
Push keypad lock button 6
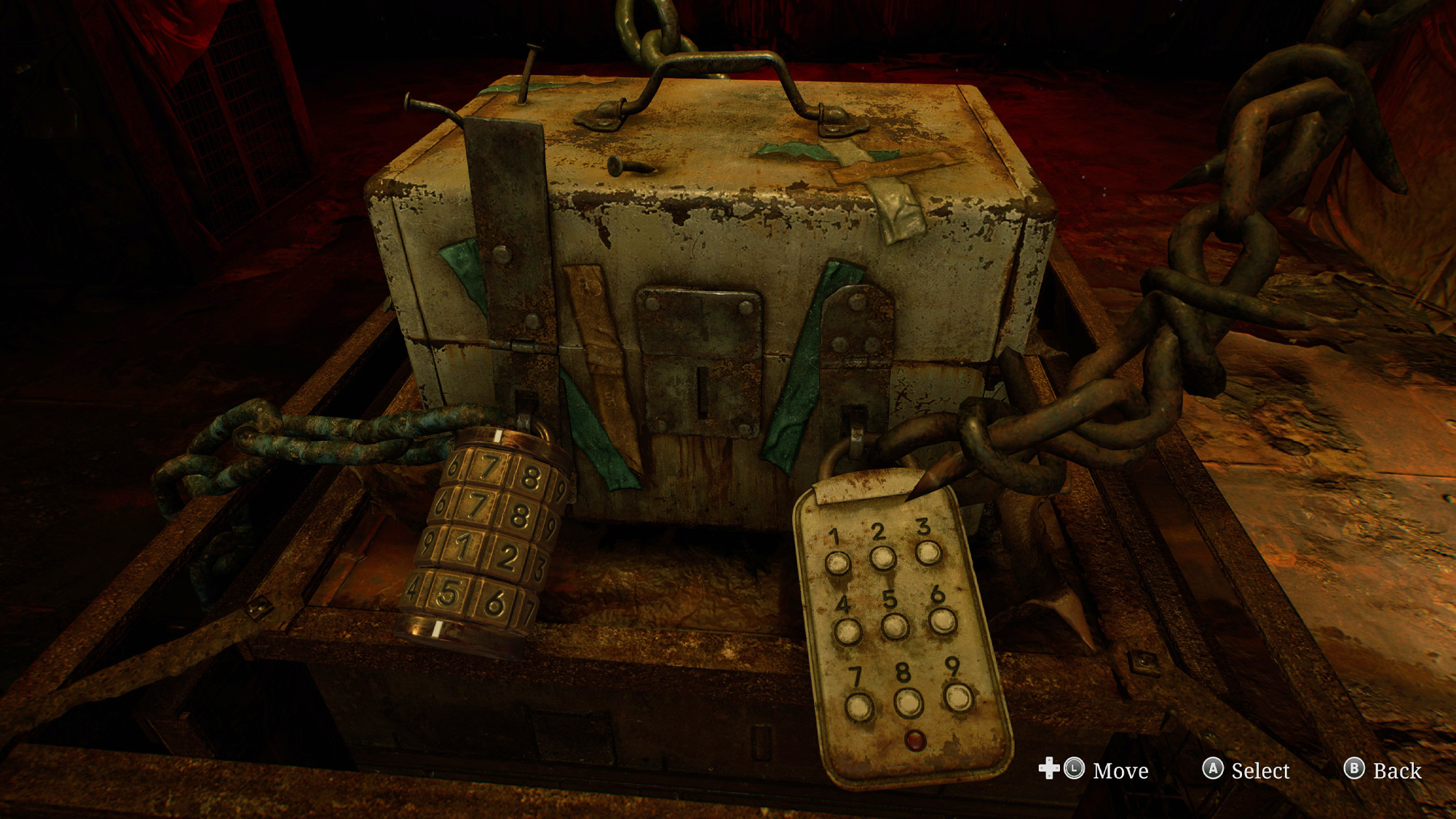pyautogui.click(x=942, y=620)
